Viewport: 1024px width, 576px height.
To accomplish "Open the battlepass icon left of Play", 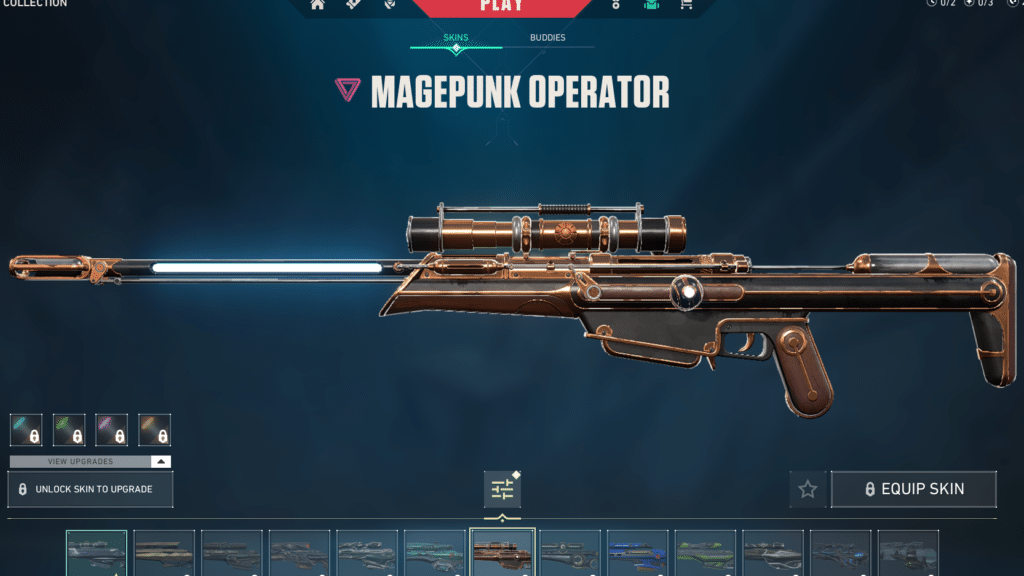I will [353, 4].
